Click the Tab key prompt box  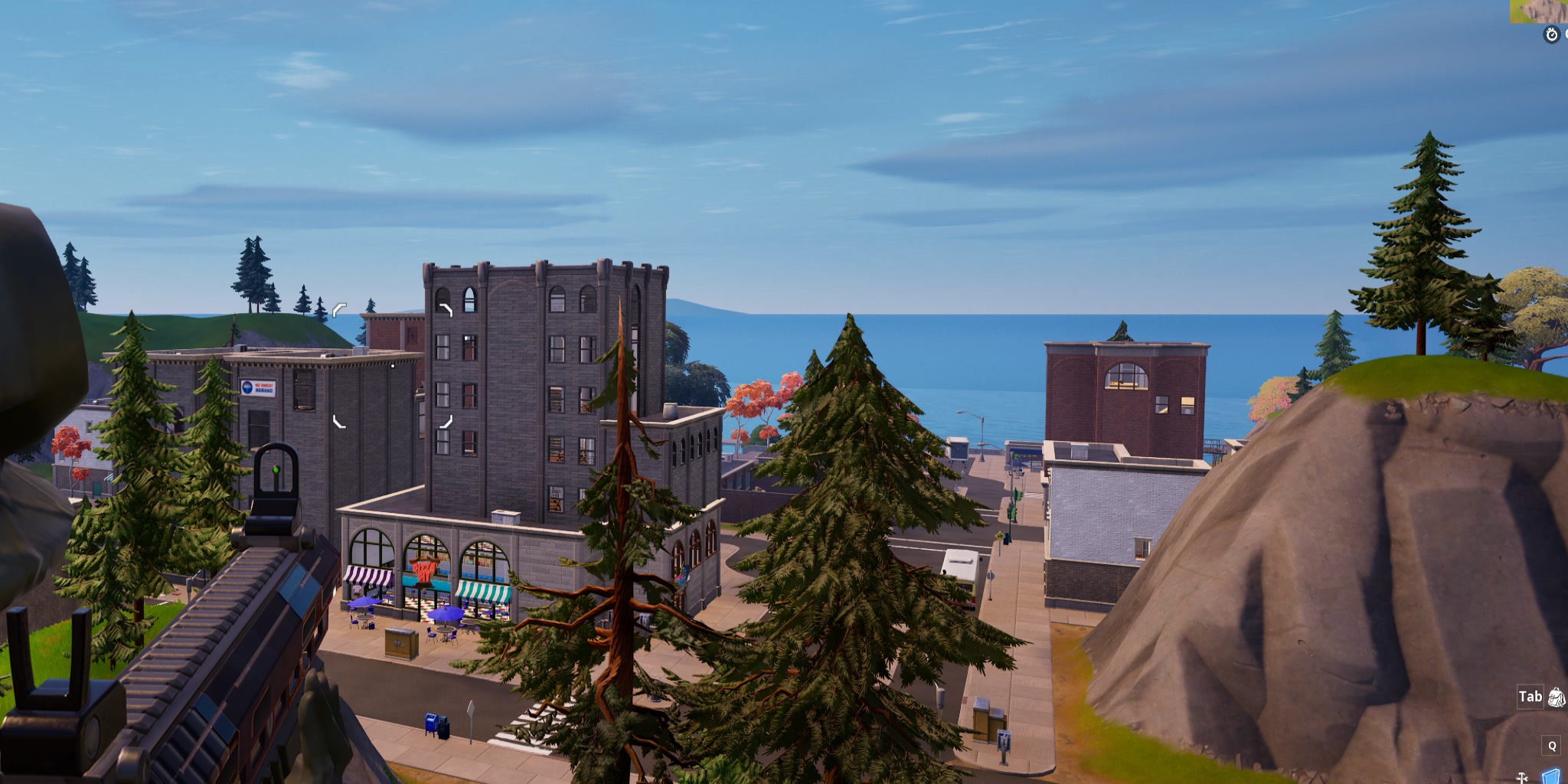pos(1530,697)
